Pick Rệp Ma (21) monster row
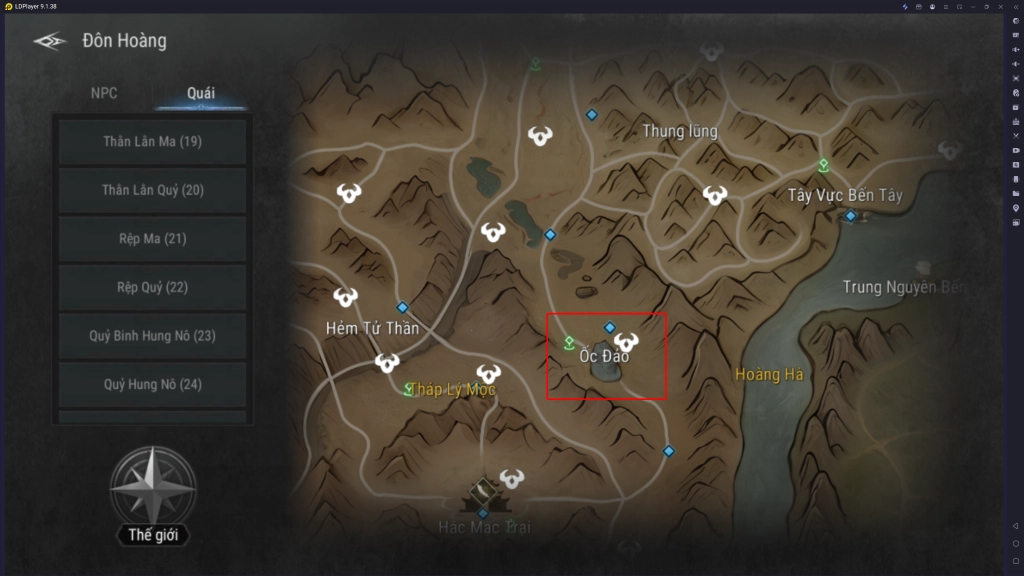Viewport: 1024px width, 576px height. [152, 239]
